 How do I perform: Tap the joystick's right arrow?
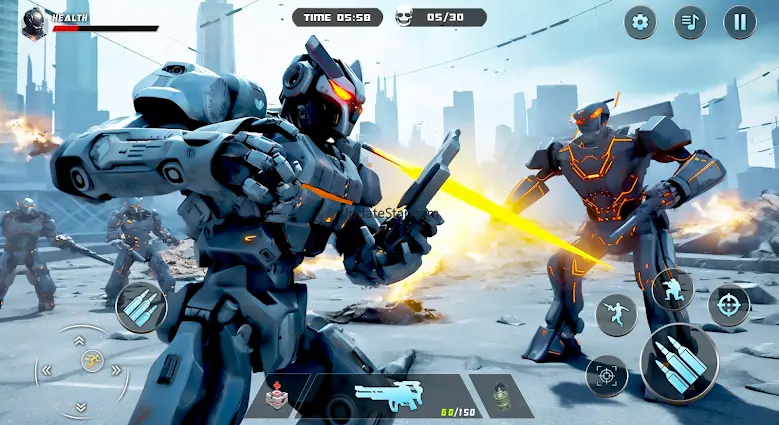pos(117,371)
